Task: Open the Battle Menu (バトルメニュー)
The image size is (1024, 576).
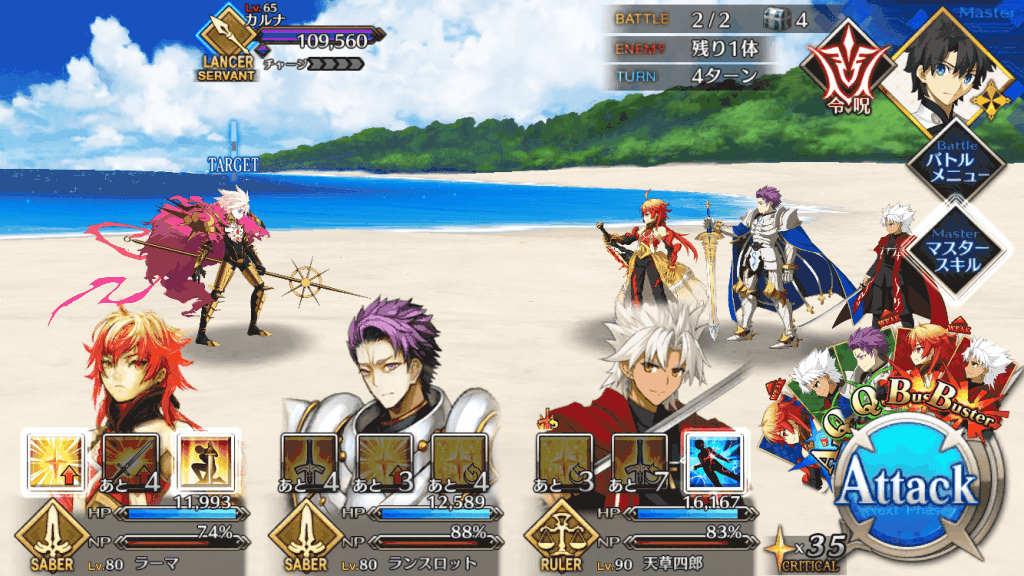Action: point(958,164)
